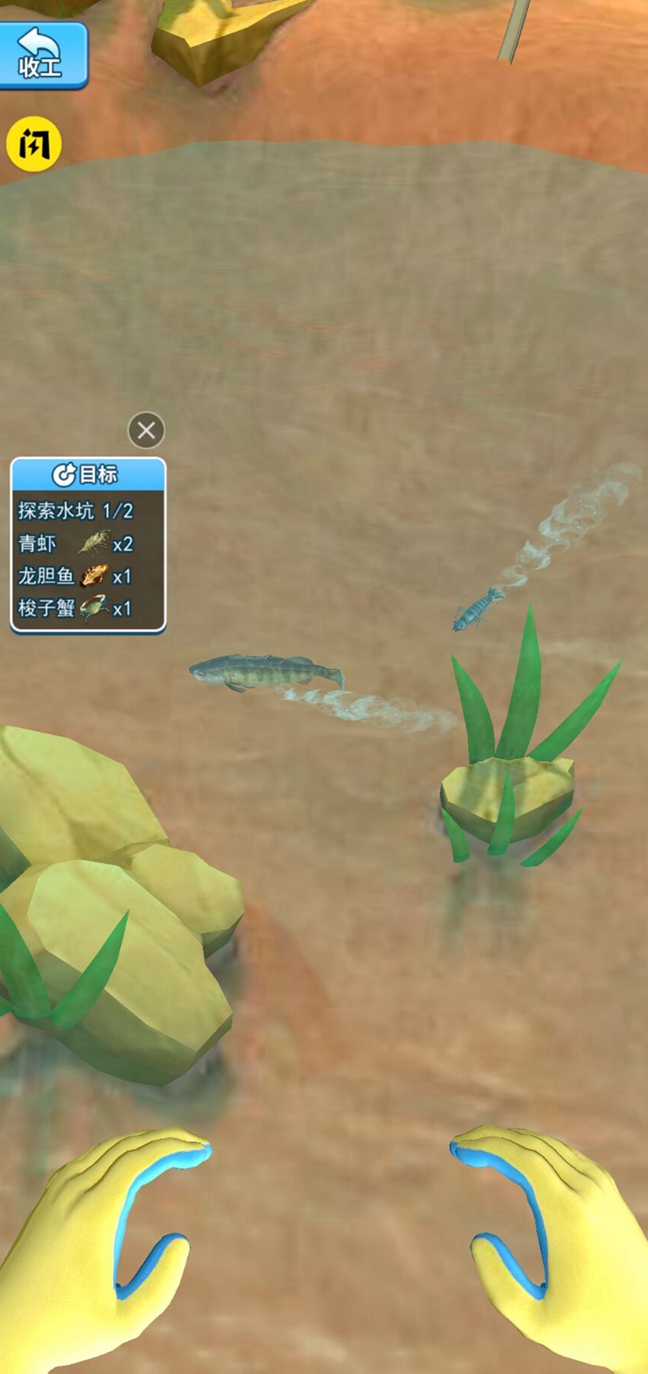Viewport: 648px width, 1374px height.
Task: Tap the 收工 back button
Action: 42,55
